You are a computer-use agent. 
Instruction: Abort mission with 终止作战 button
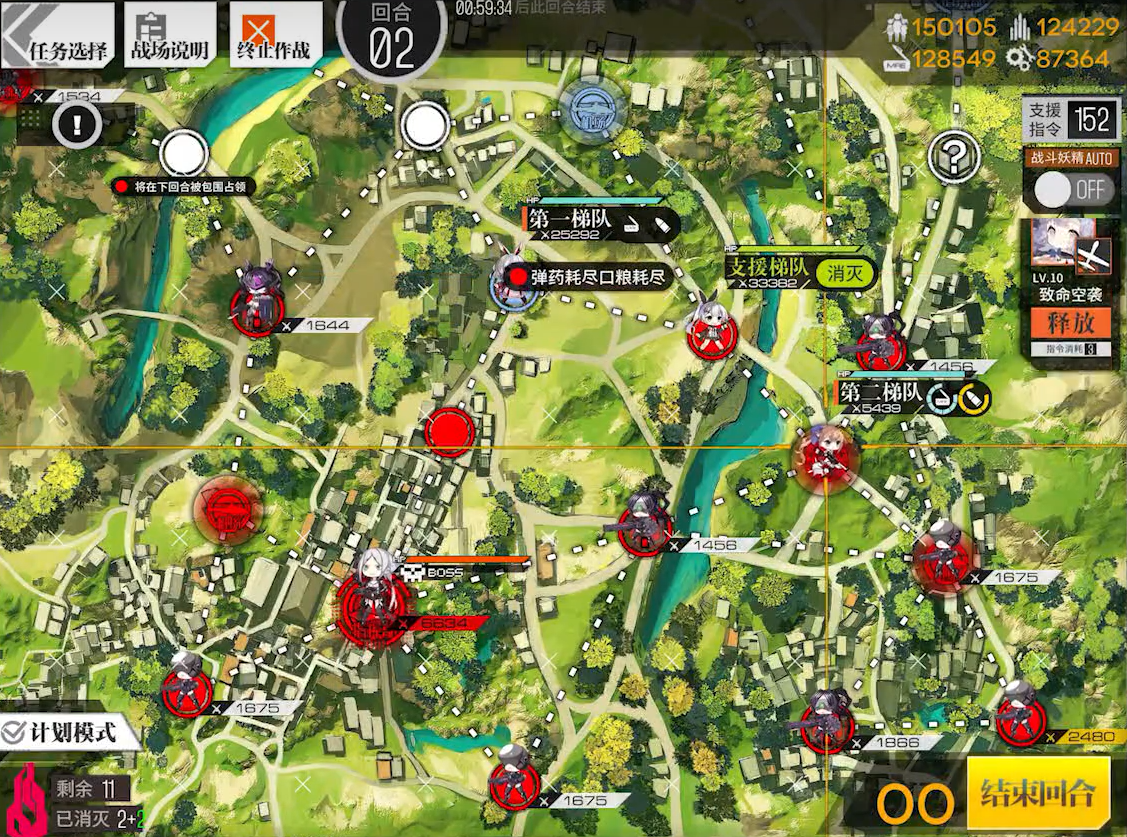275,38
